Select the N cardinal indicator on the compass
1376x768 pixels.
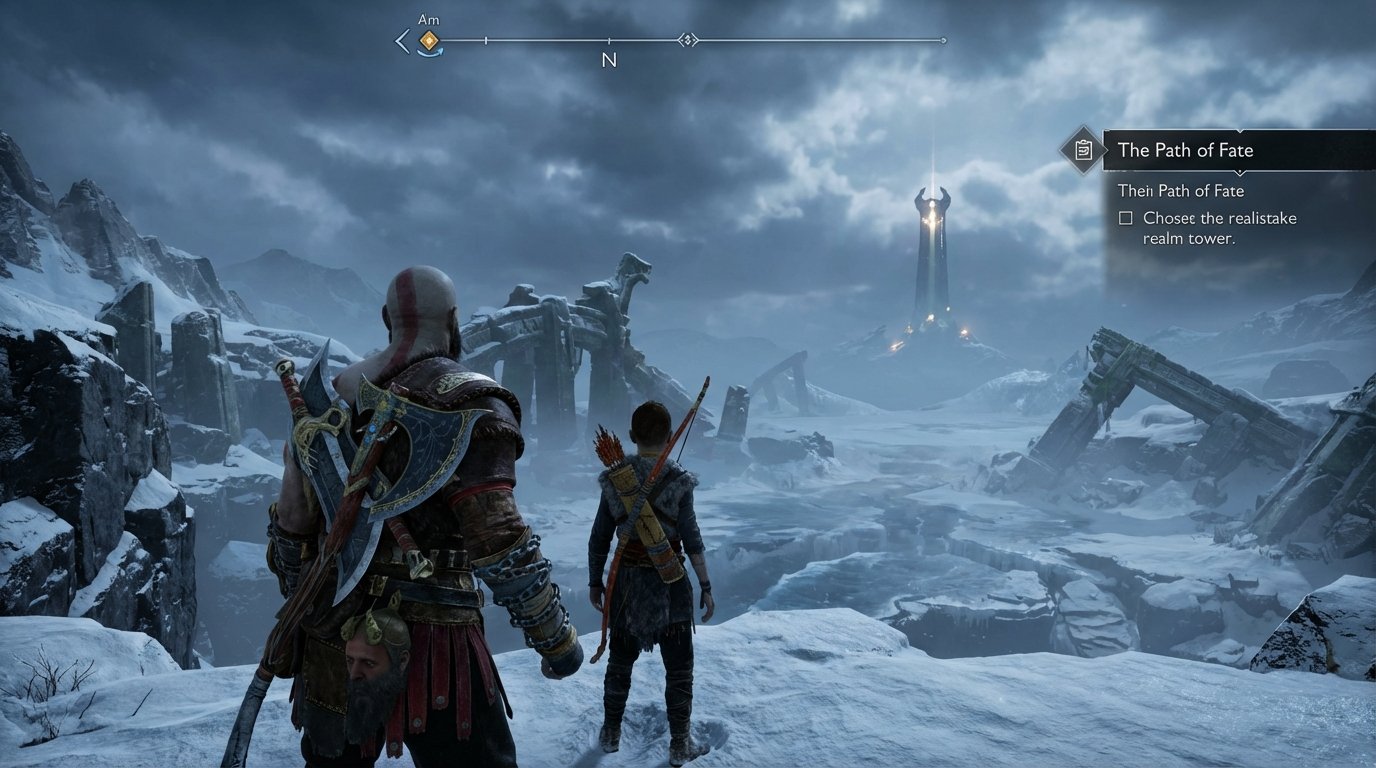click(x=609, y=61)
